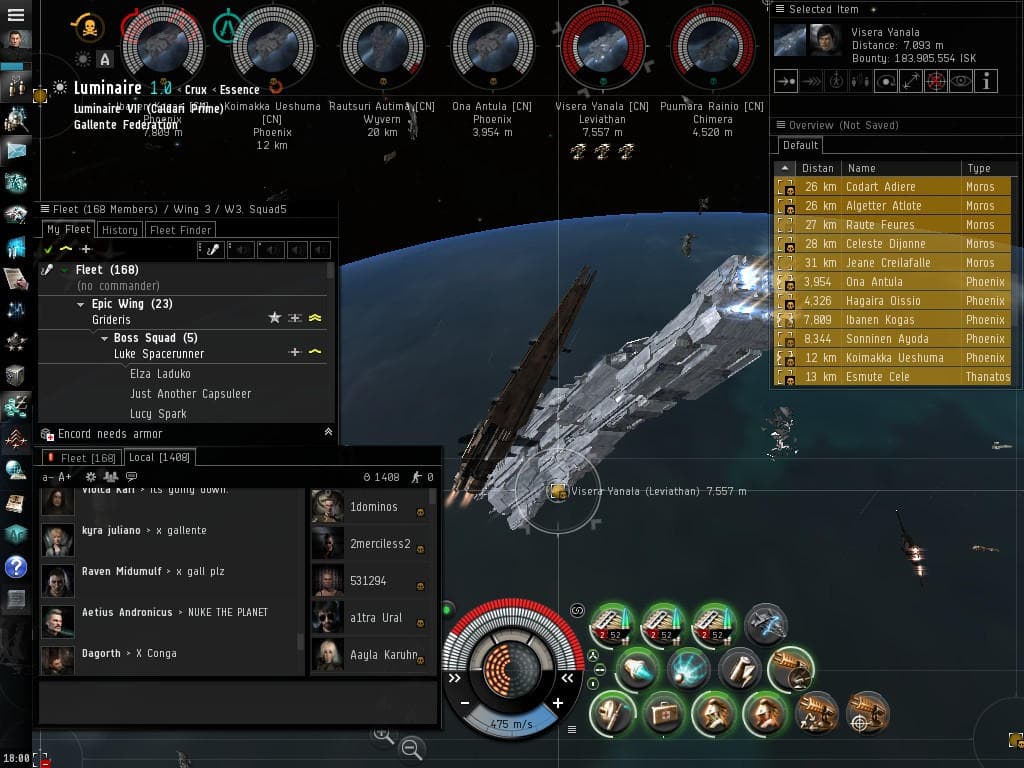The image size is (1024, 768).
Task: Open the Default overview tab
Action: 800,145
